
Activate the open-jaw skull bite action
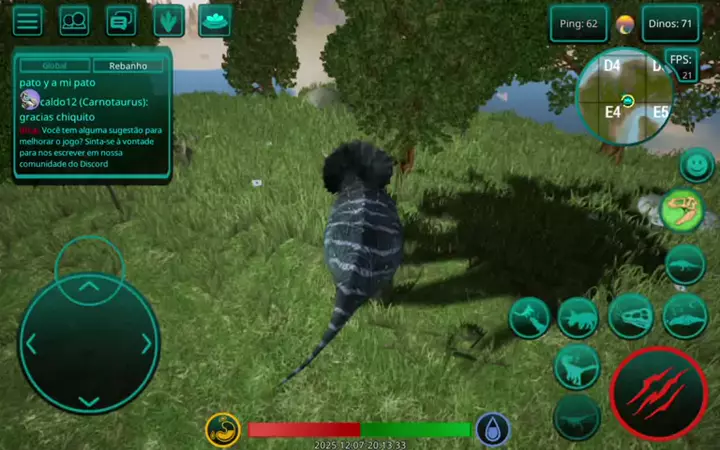click(x=631, y=317)
